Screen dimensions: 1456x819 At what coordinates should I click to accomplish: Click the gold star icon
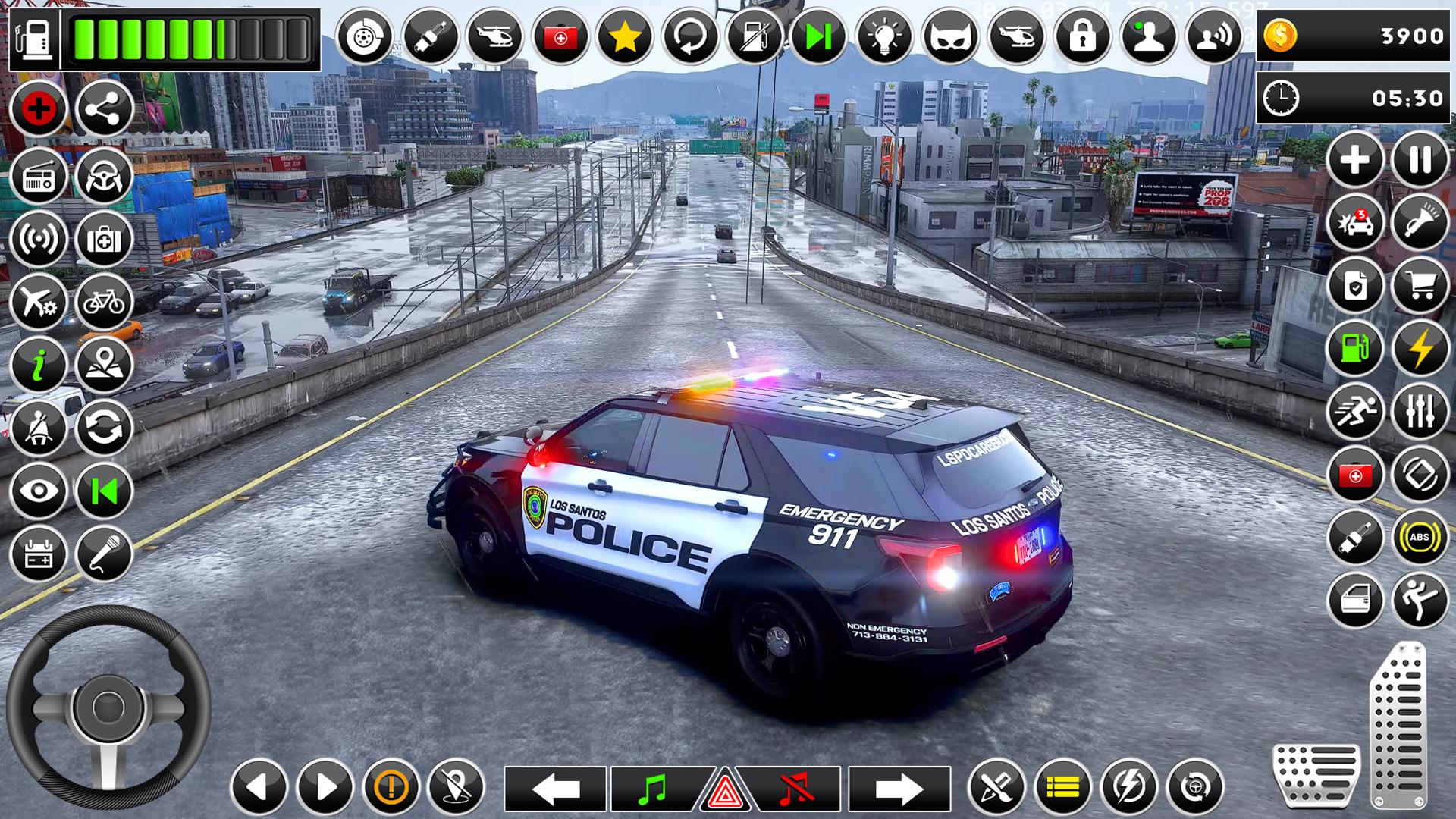(x=624, y=36)
